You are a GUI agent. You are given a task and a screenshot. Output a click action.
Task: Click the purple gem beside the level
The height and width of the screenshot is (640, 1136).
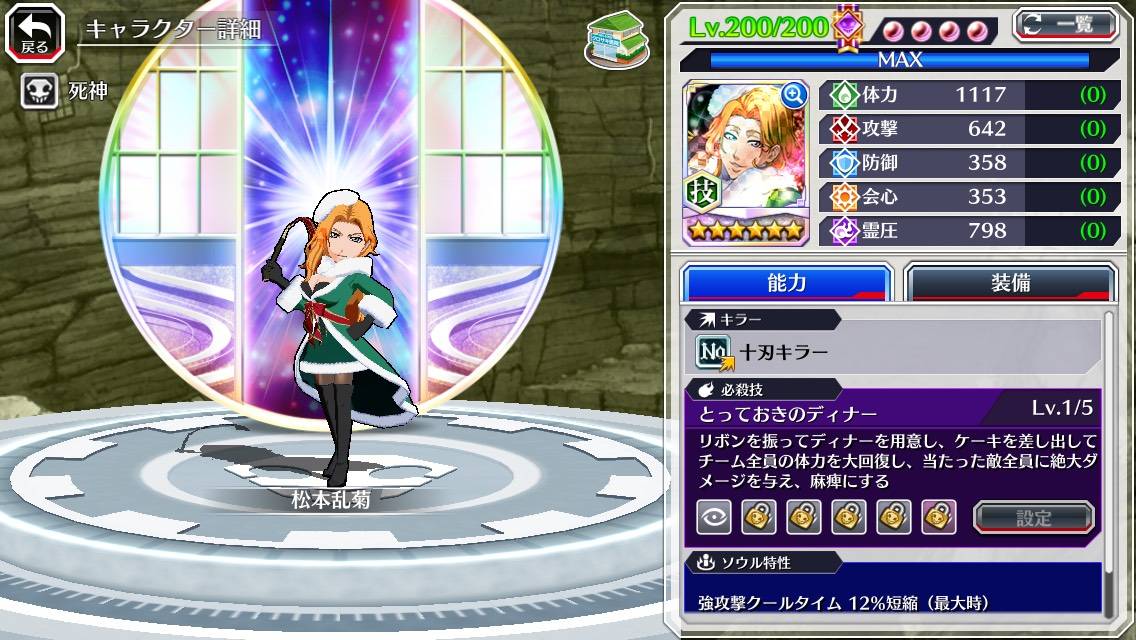[x=848, y=27]
